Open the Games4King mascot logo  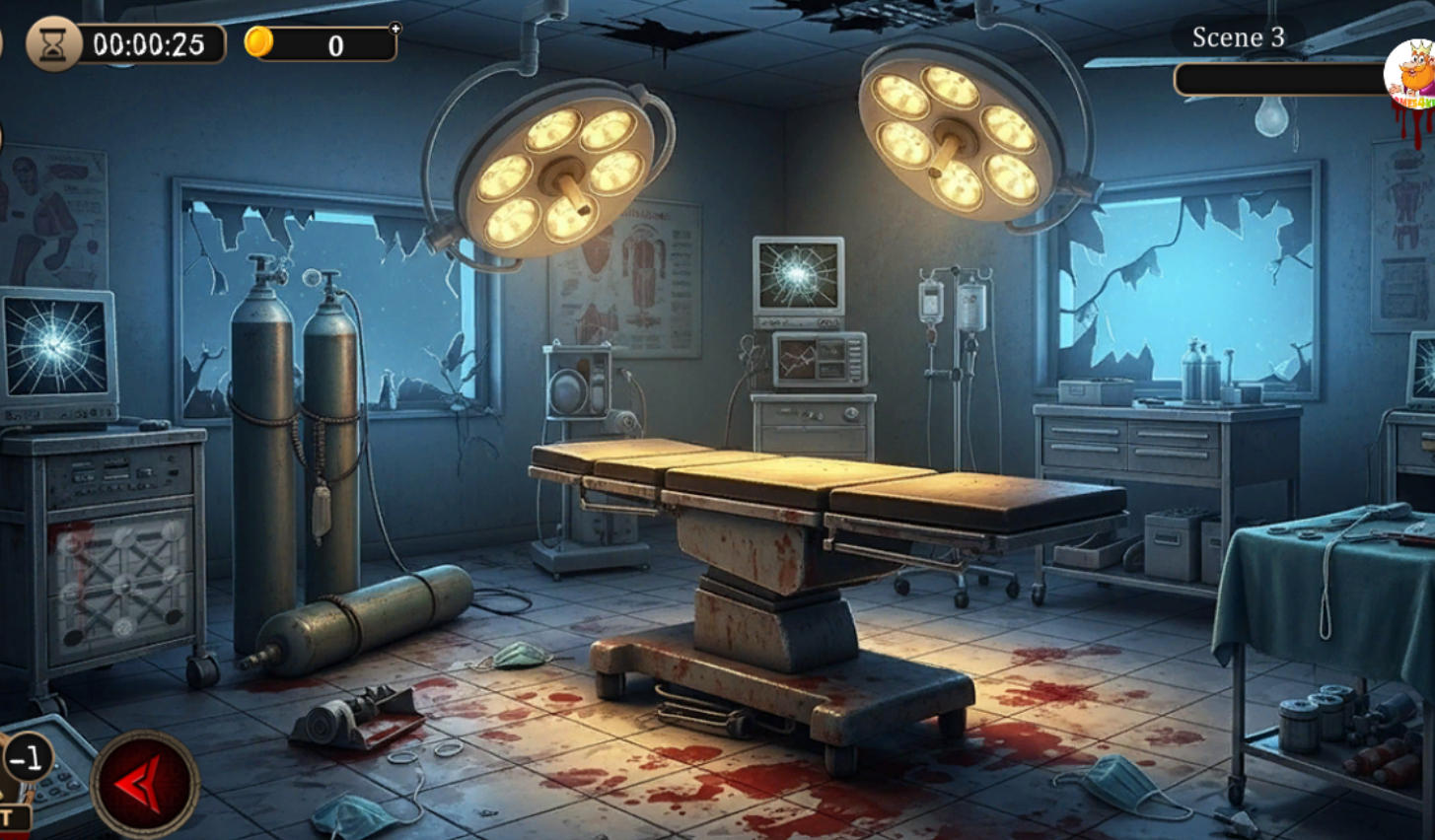point(1410,77)
